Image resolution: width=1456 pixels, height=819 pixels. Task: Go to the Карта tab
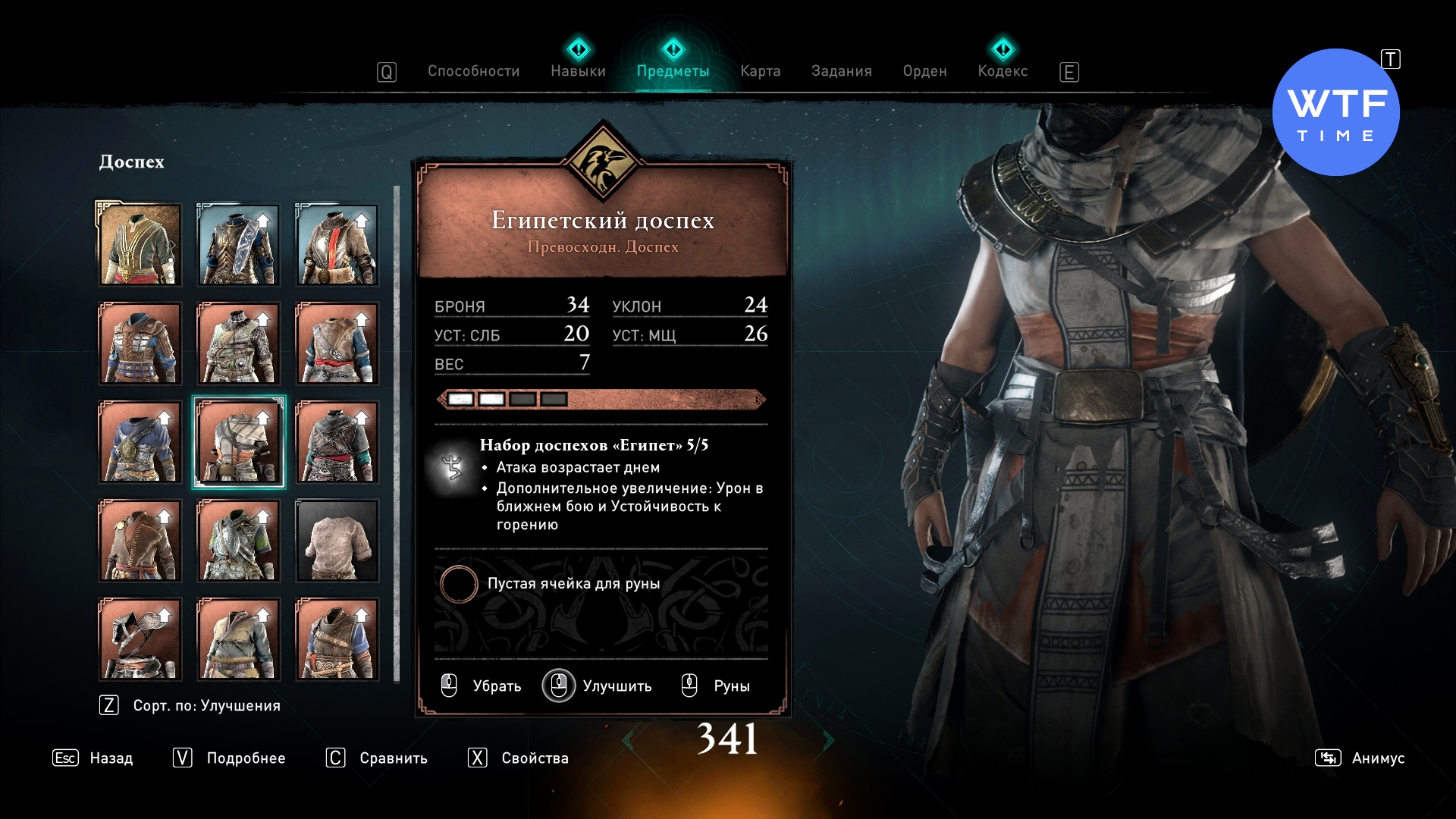click(x=760, y=71)
